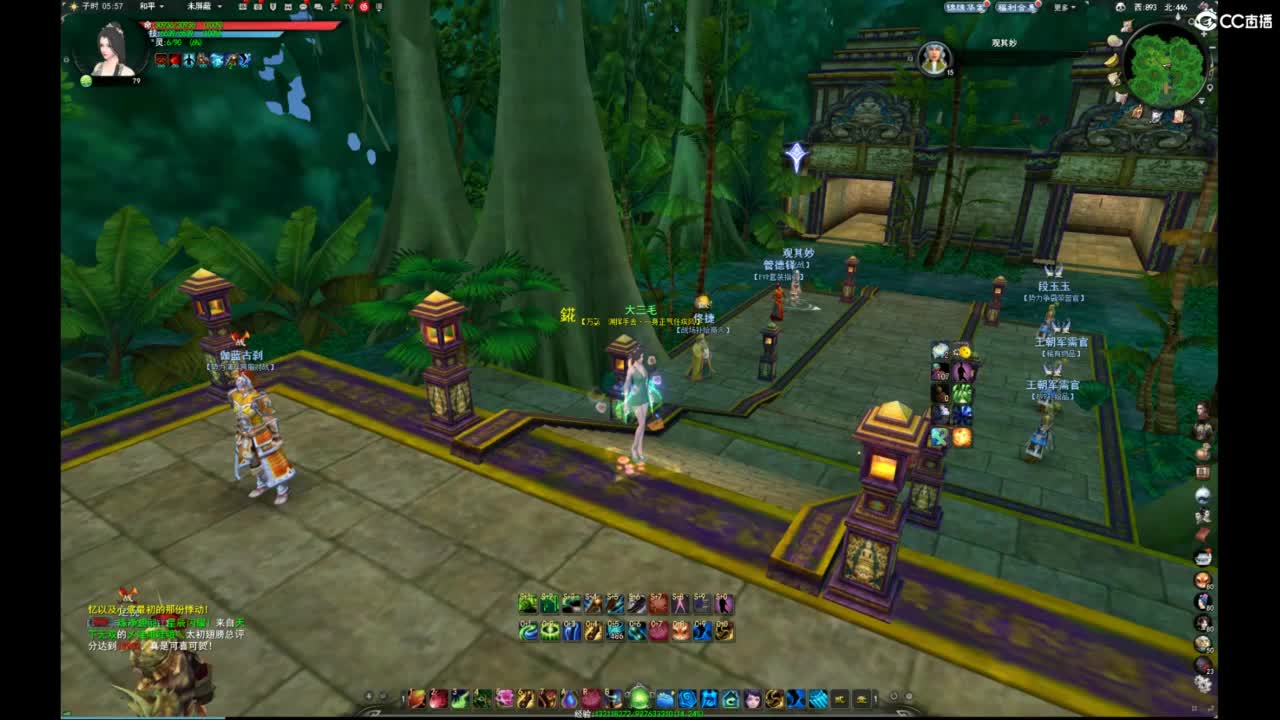Open the 更多 dropdown at top right
This screenshot has width=1280, height=720.
click(1064, 6)
